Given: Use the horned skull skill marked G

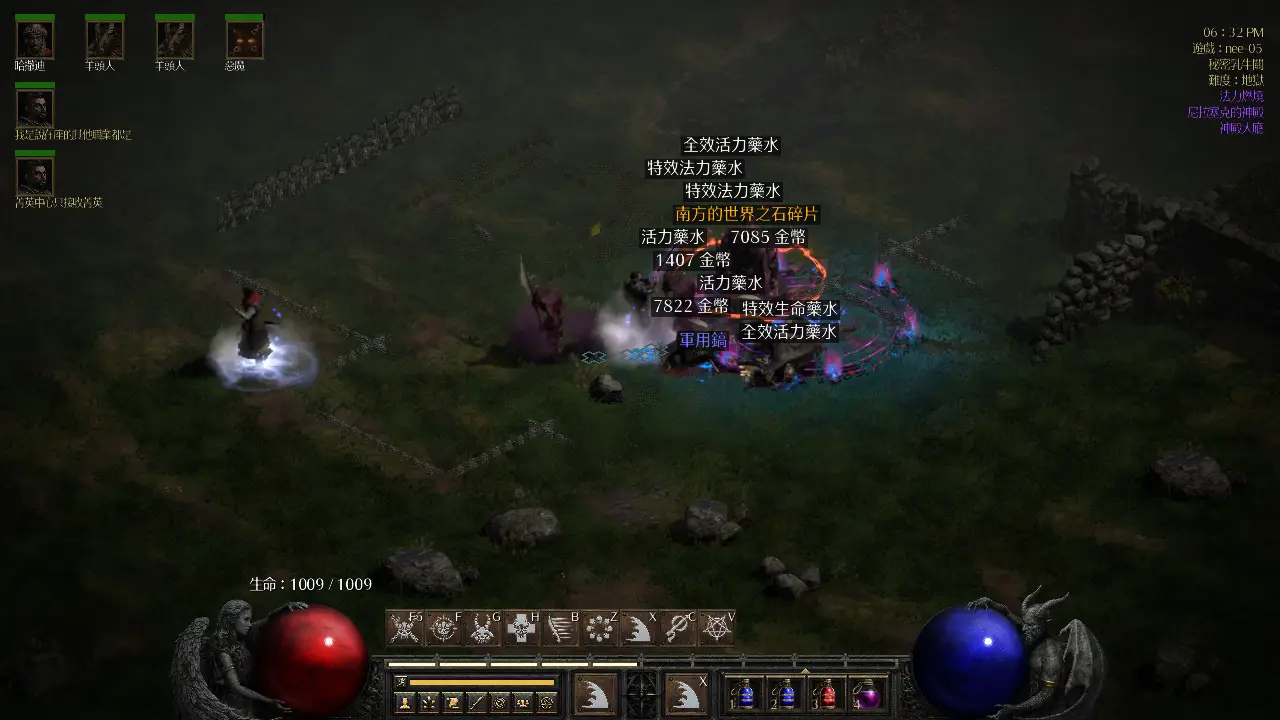Looking at the screenshot, I should coord(482,628).
